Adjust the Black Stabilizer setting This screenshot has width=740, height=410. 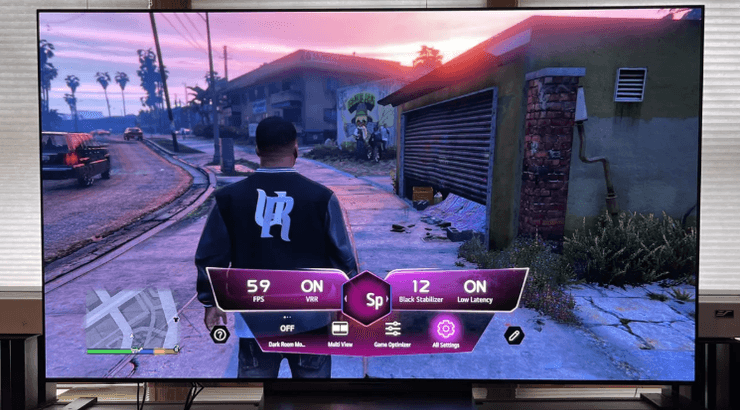(x=420, y=290)
